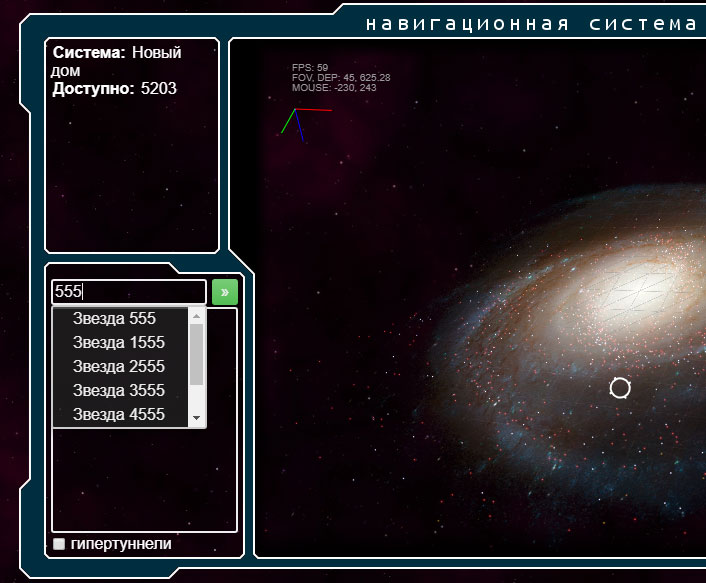Click the suggestion list's scroll-down arrow
706x583 pixels.
point(196,418)
